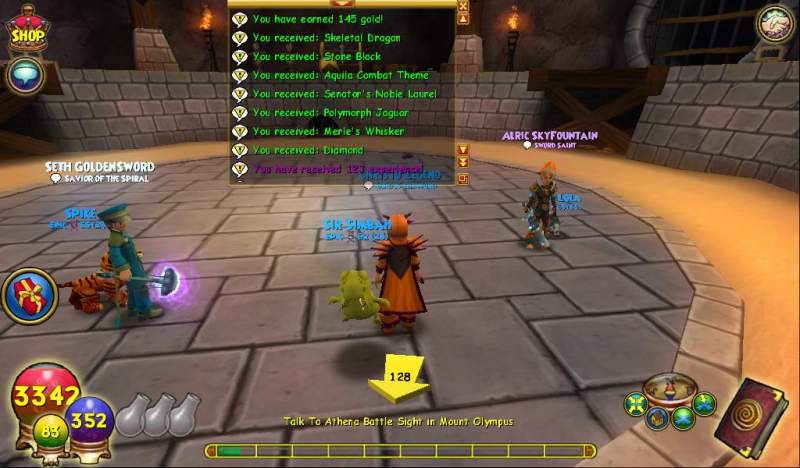Click the "Polymorph Jaguar" chat entry

pyautogui.click(x=330, y=113)
